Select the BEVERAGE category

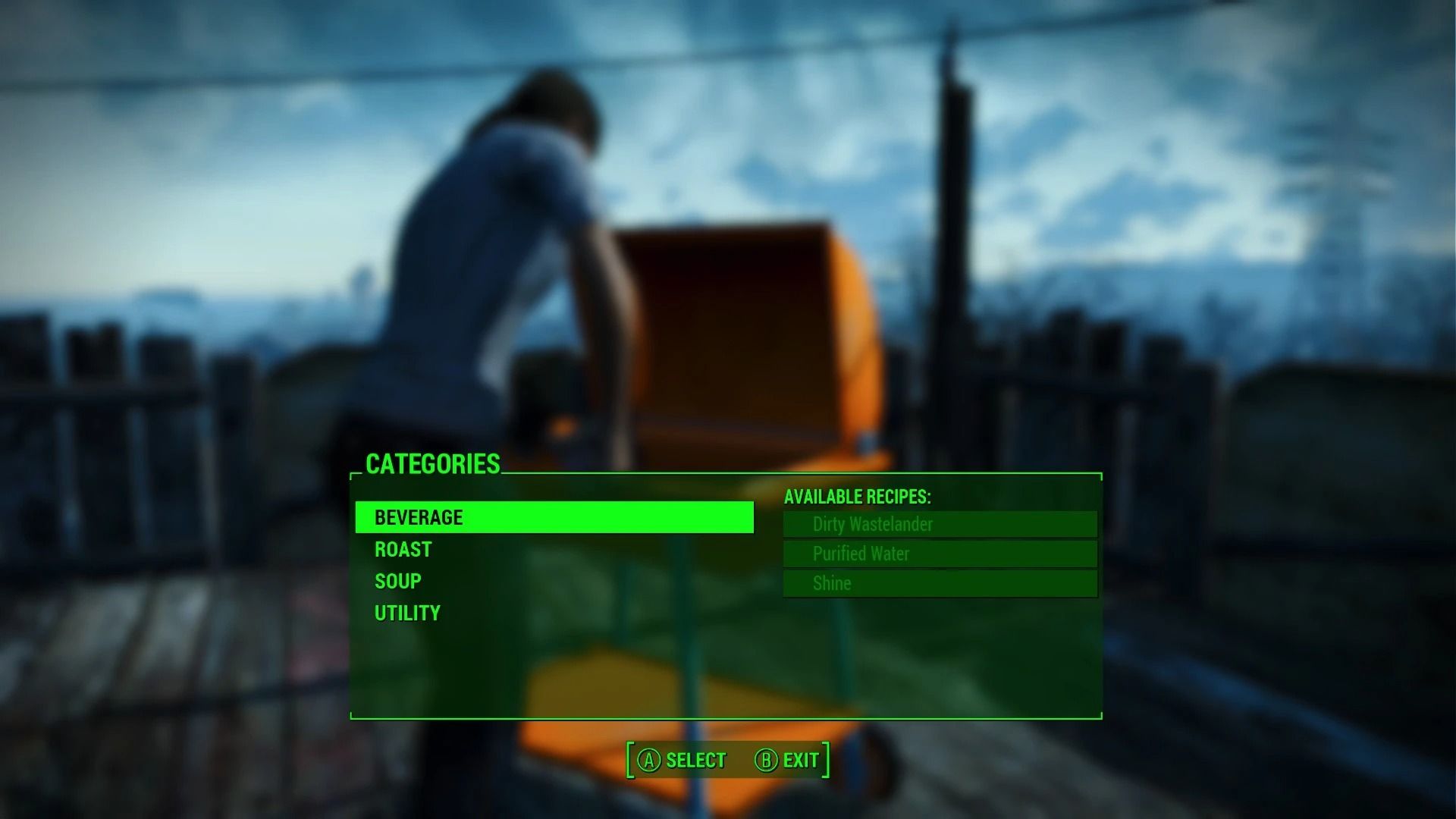(x=419, y=517)
